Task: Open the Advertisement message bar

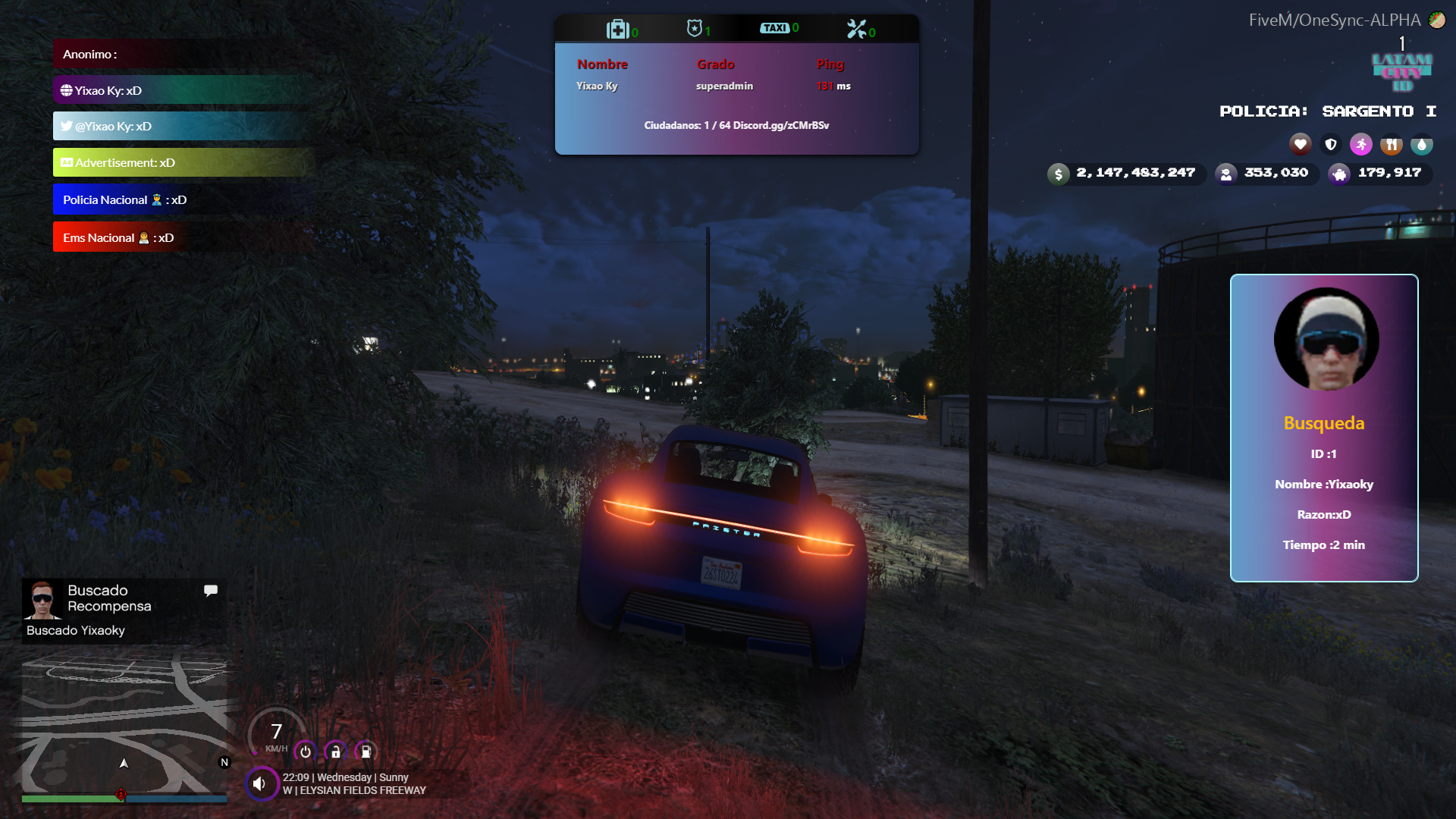Action: 182,163
